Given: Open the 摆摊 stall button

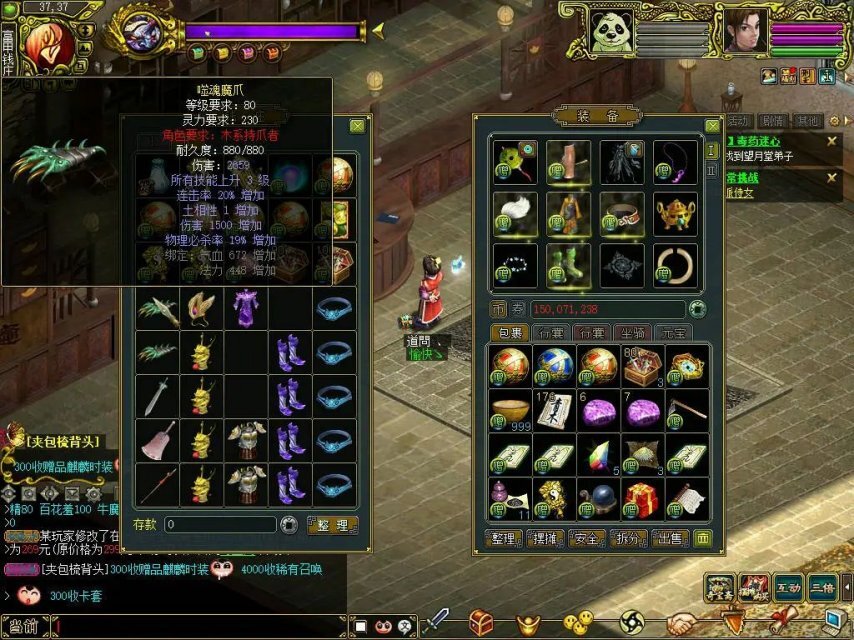Looking at the screenshot, I should click(546, 539).
